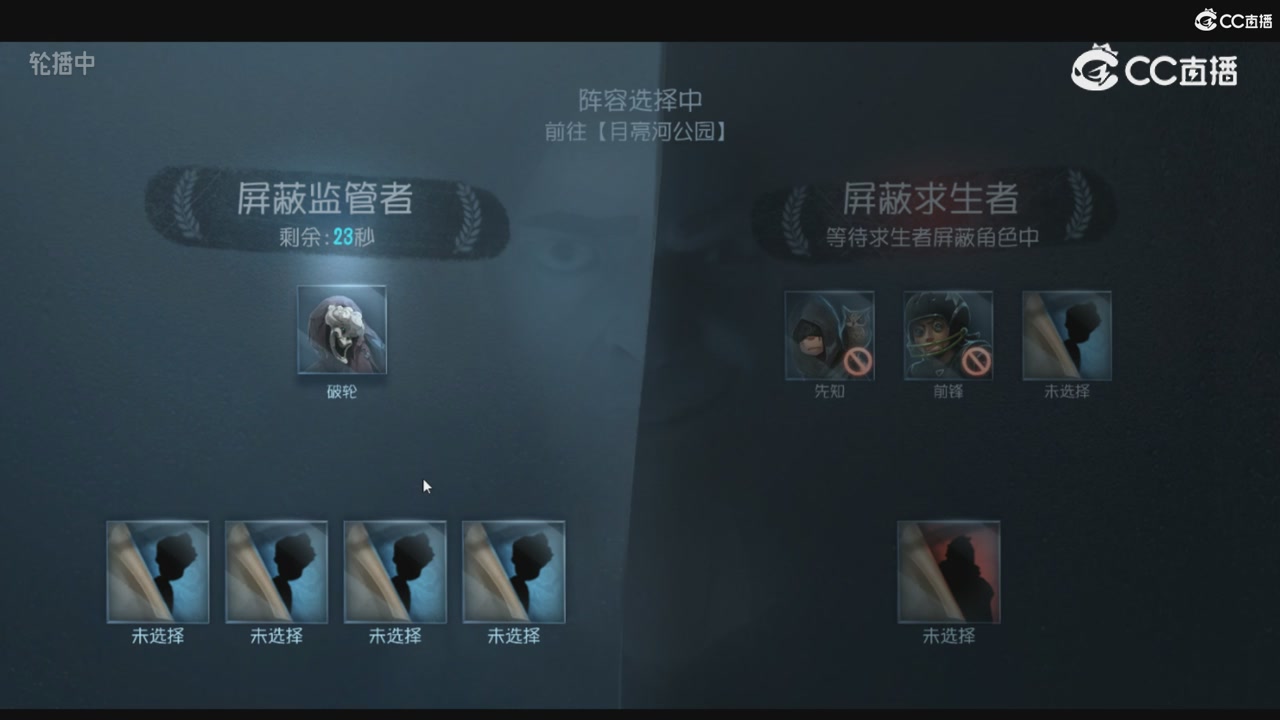The width and height of the screenshot is (1280, 720).
Task: Click the 前往【月亮河公园】 map link
Action: tap(637, 130)
